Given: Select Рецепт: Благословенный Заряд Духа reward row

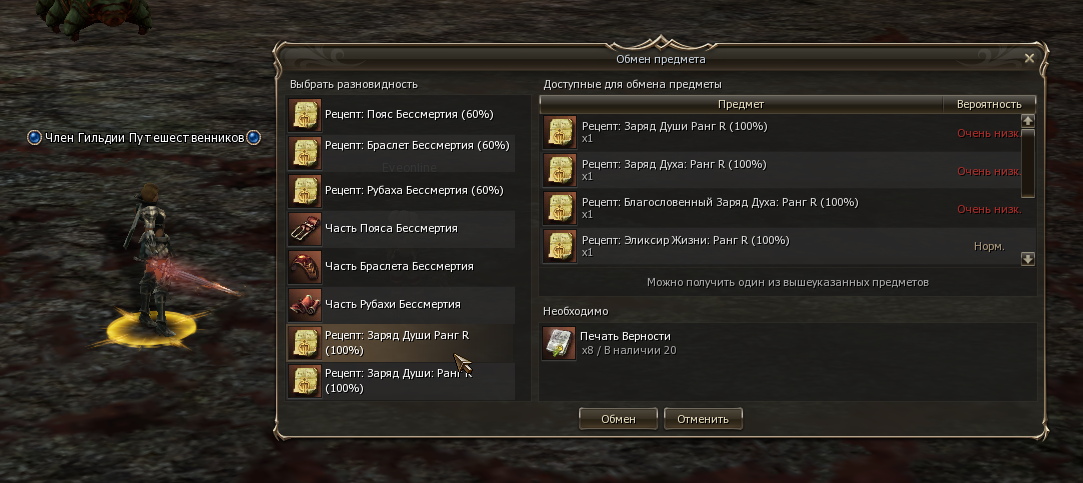Looking at the screenshot, I should (740, 208).
